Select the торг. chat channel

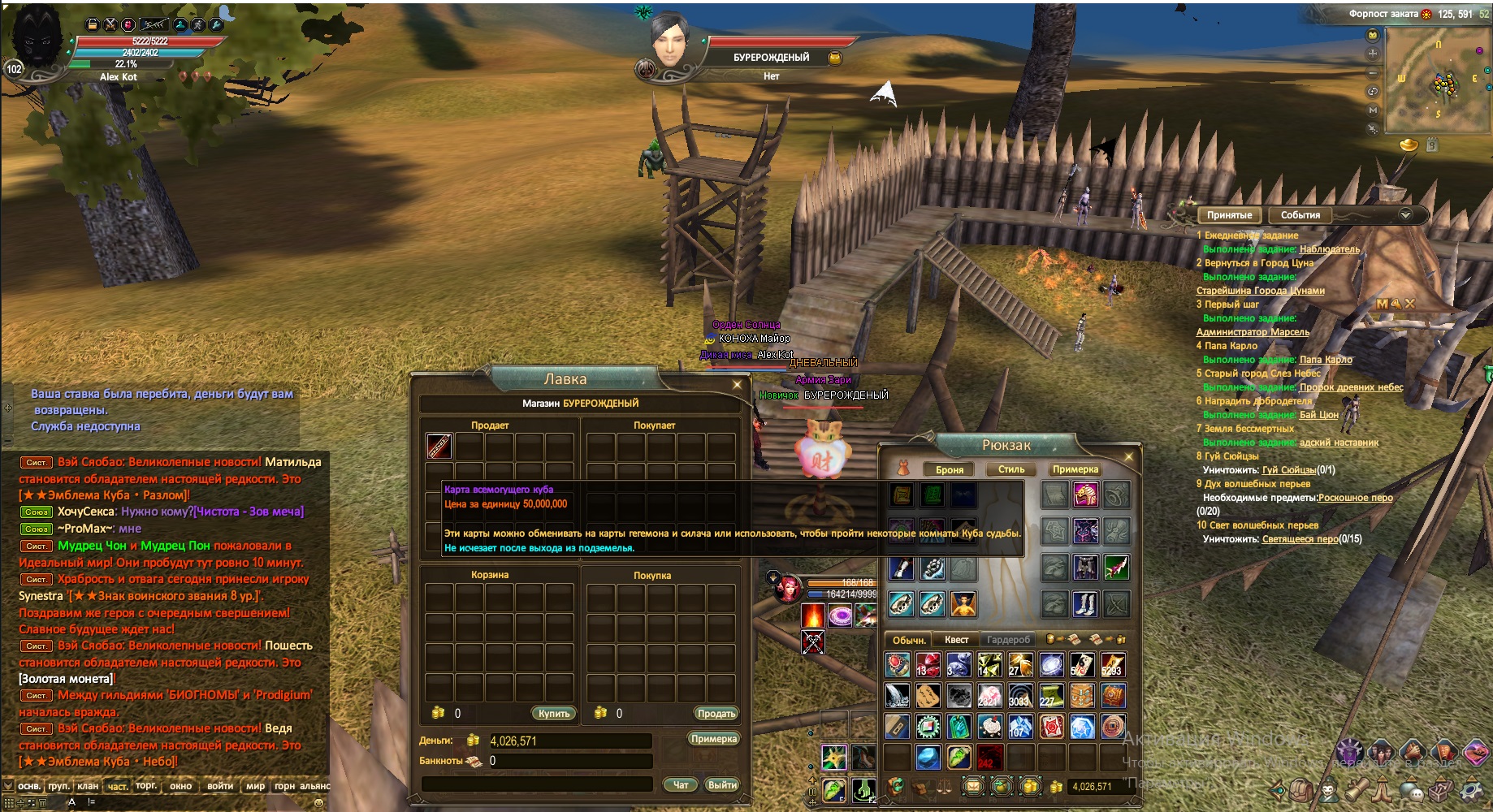[x=146, y=785]
